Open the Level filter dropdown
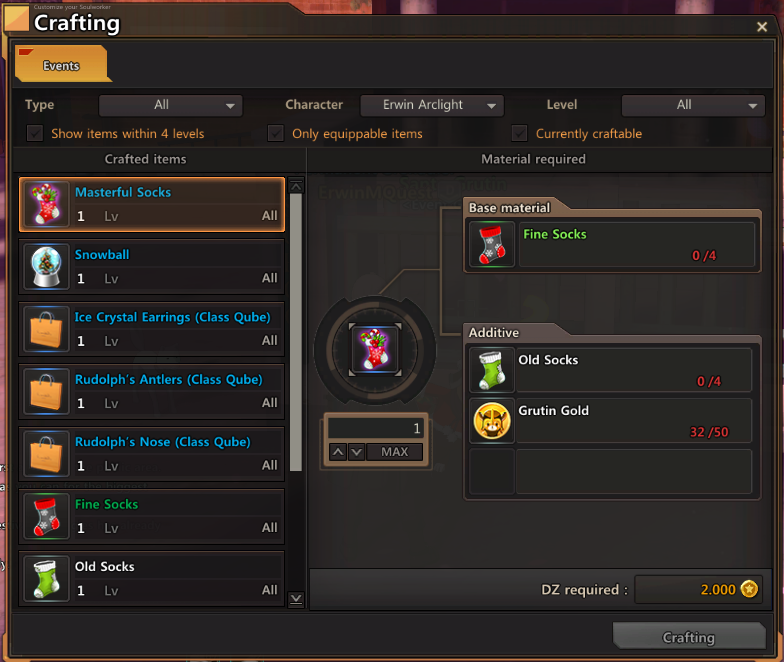 pyautogui.click(x=693, y=105)
